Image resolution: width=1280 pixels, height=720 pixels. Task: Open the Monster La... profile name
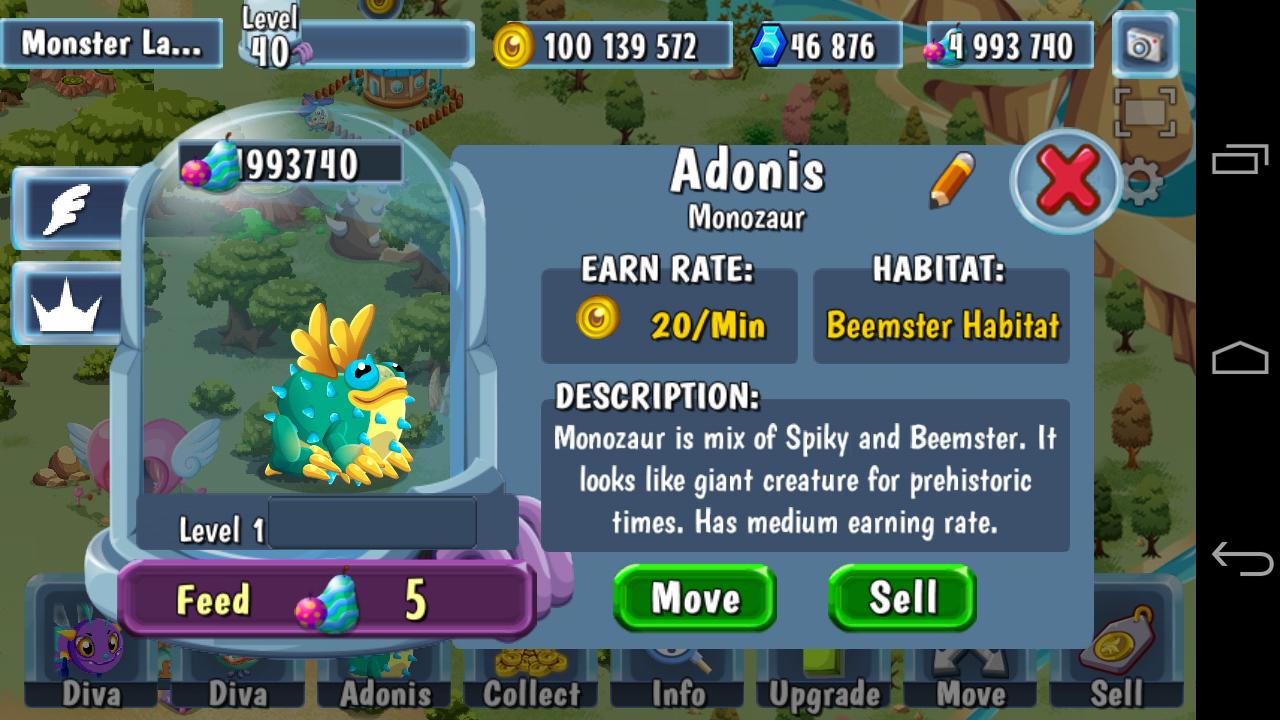coord(109,44)
